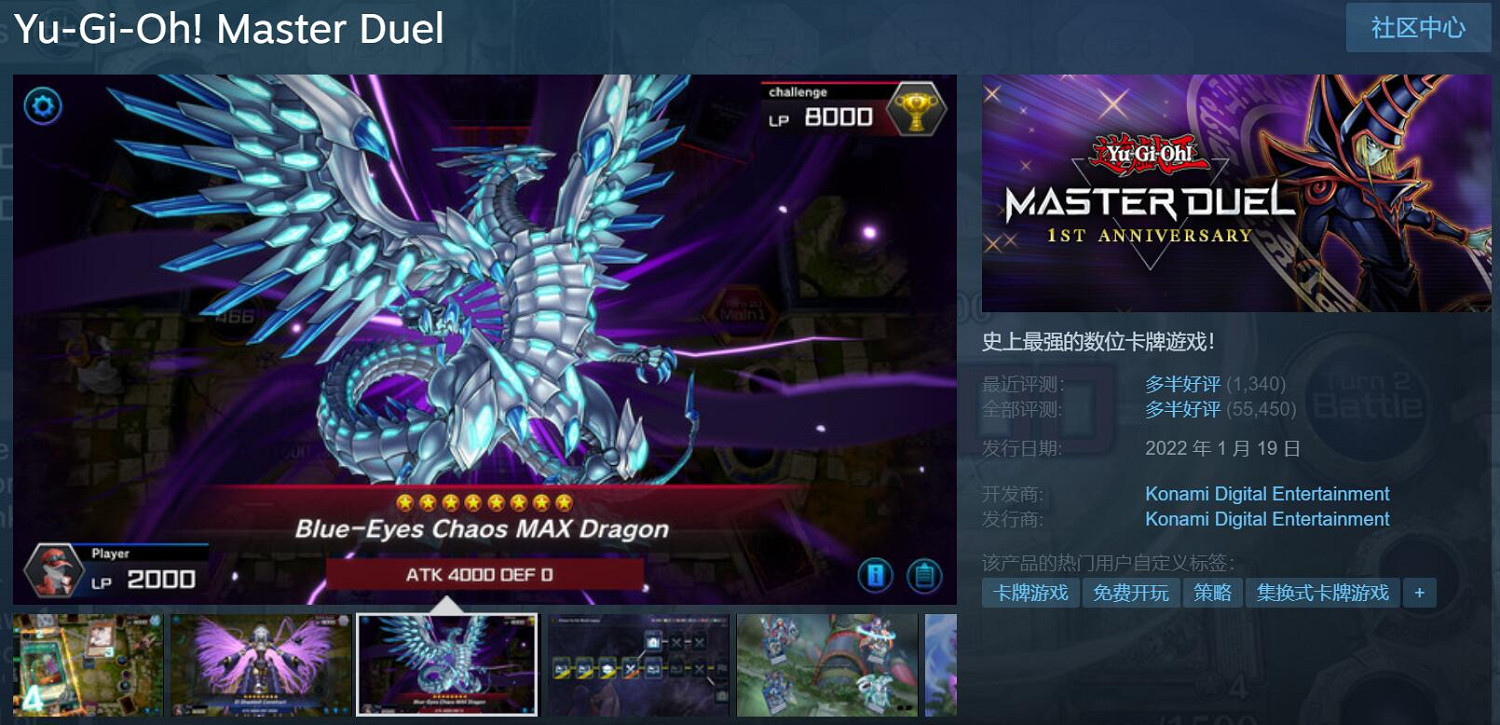Viewport: 1500px width, 725px height.
Task: Expand more tags with the + button
Action: tap(1418, 592)
